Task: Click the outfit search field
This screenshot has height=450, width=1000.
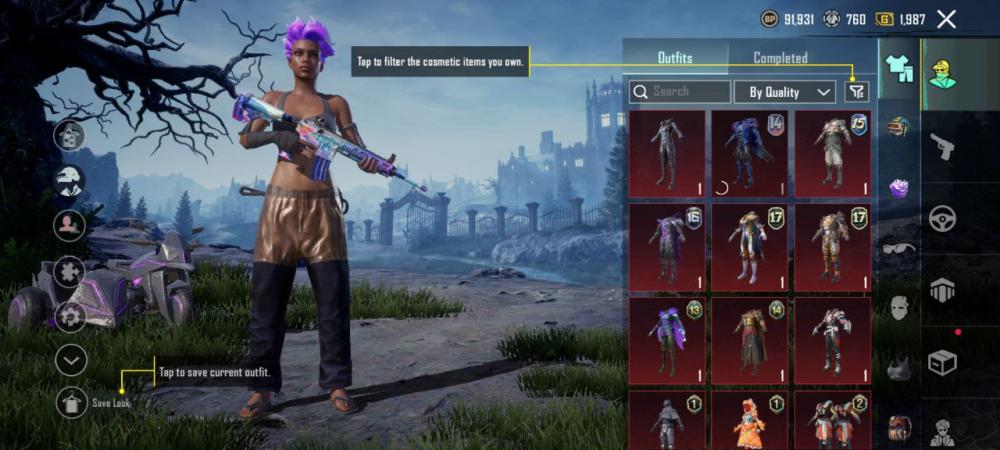Action: [x=680, y=92]
